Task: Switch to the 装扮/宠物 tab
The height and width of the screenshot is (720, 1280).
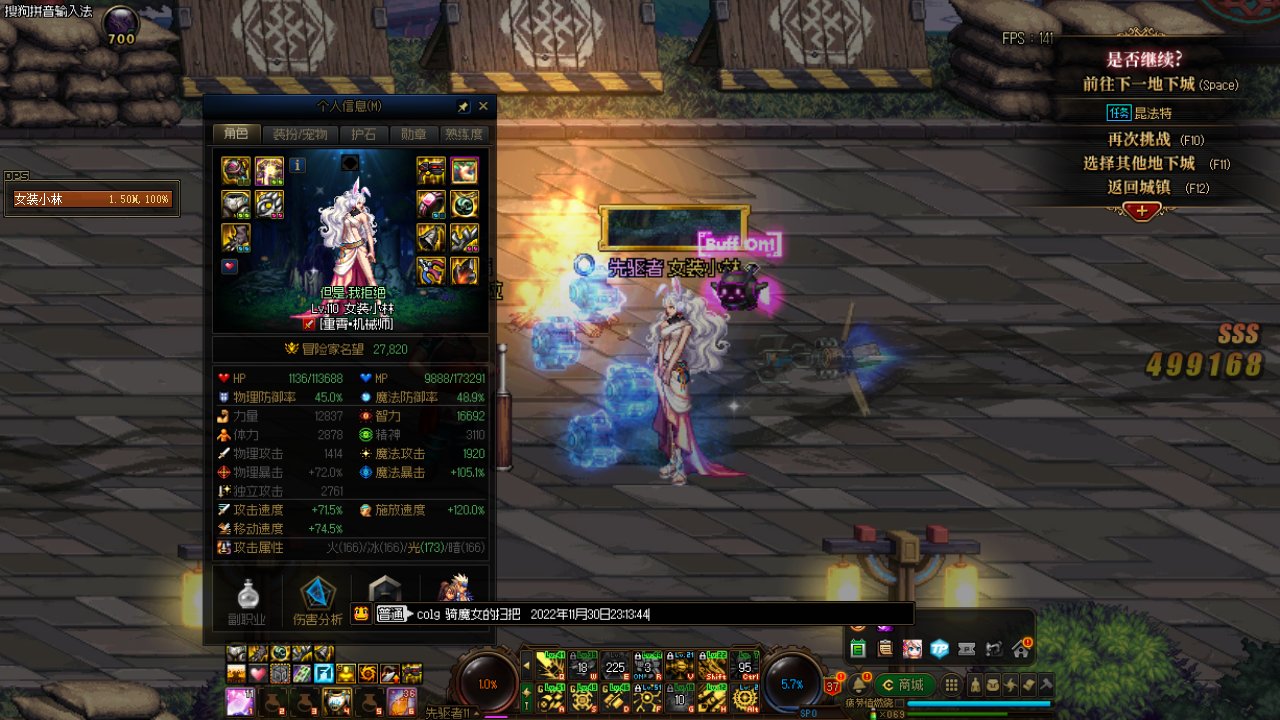Action: coord(300,134)
